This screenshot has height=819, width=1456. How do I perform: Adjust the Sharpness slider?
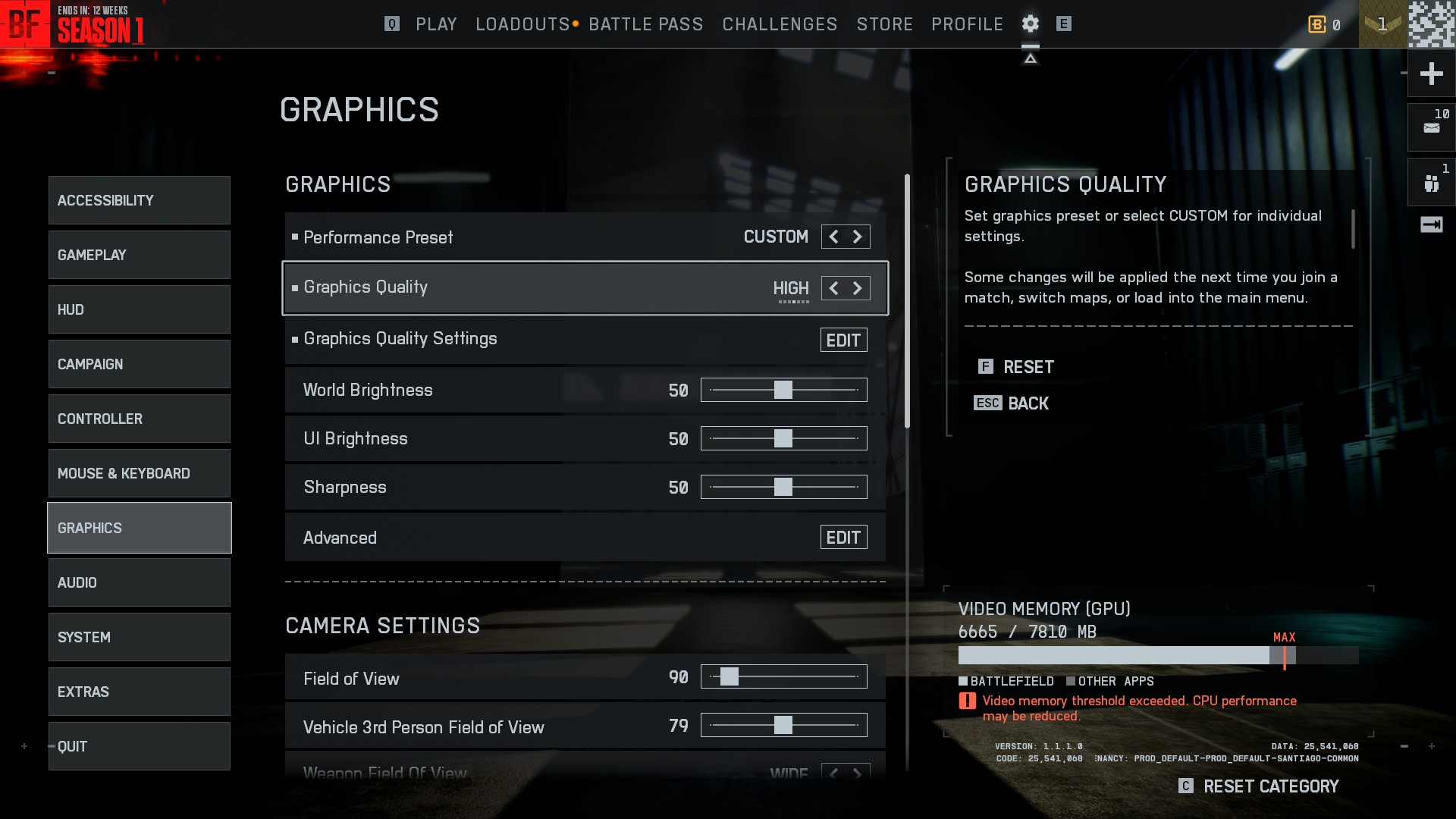click(783, 487)
